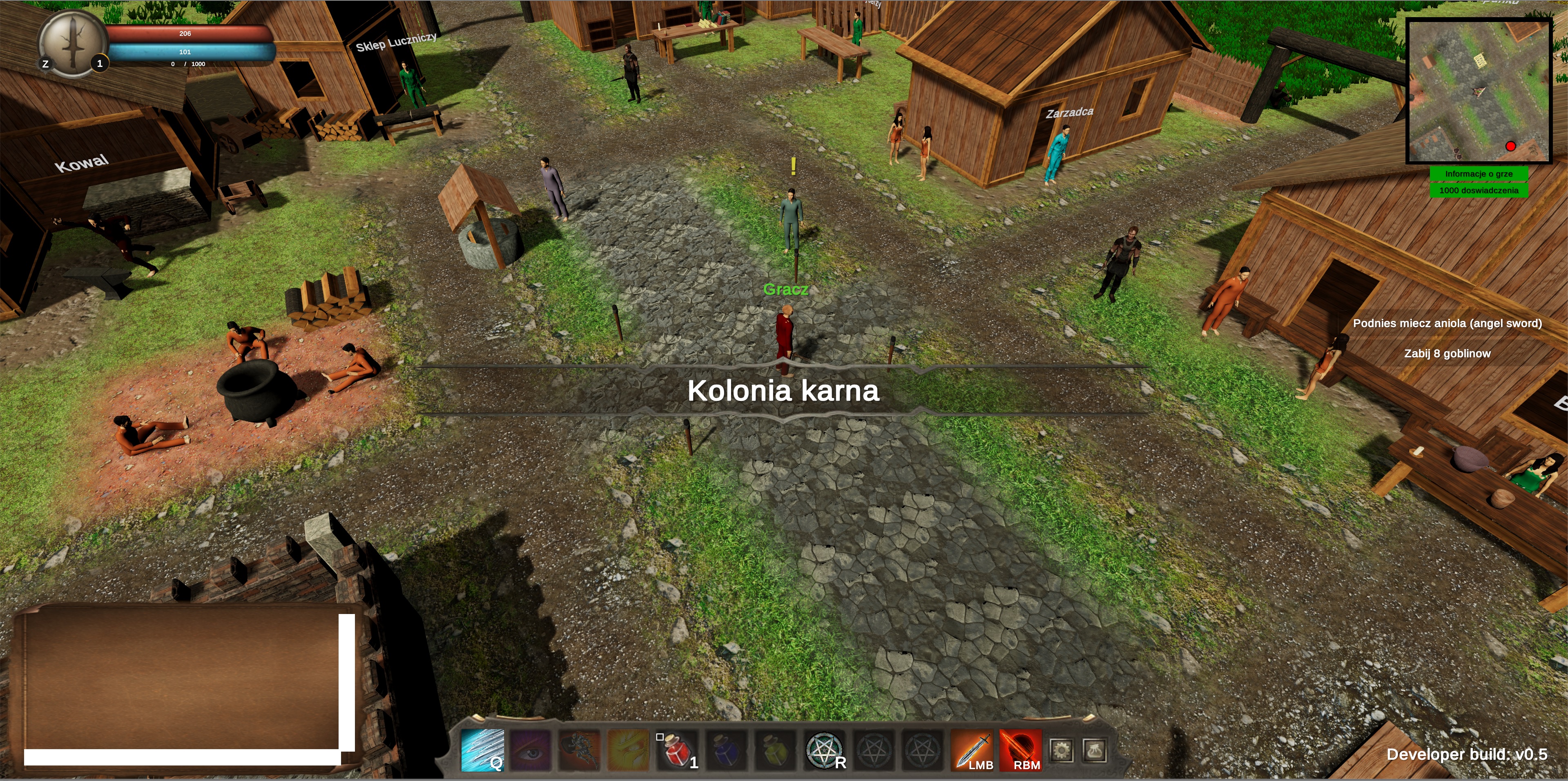Click the "1000 doswiadczenia" button
The width and height of the screenshot is (1568, 781).
click(1479, 190)
